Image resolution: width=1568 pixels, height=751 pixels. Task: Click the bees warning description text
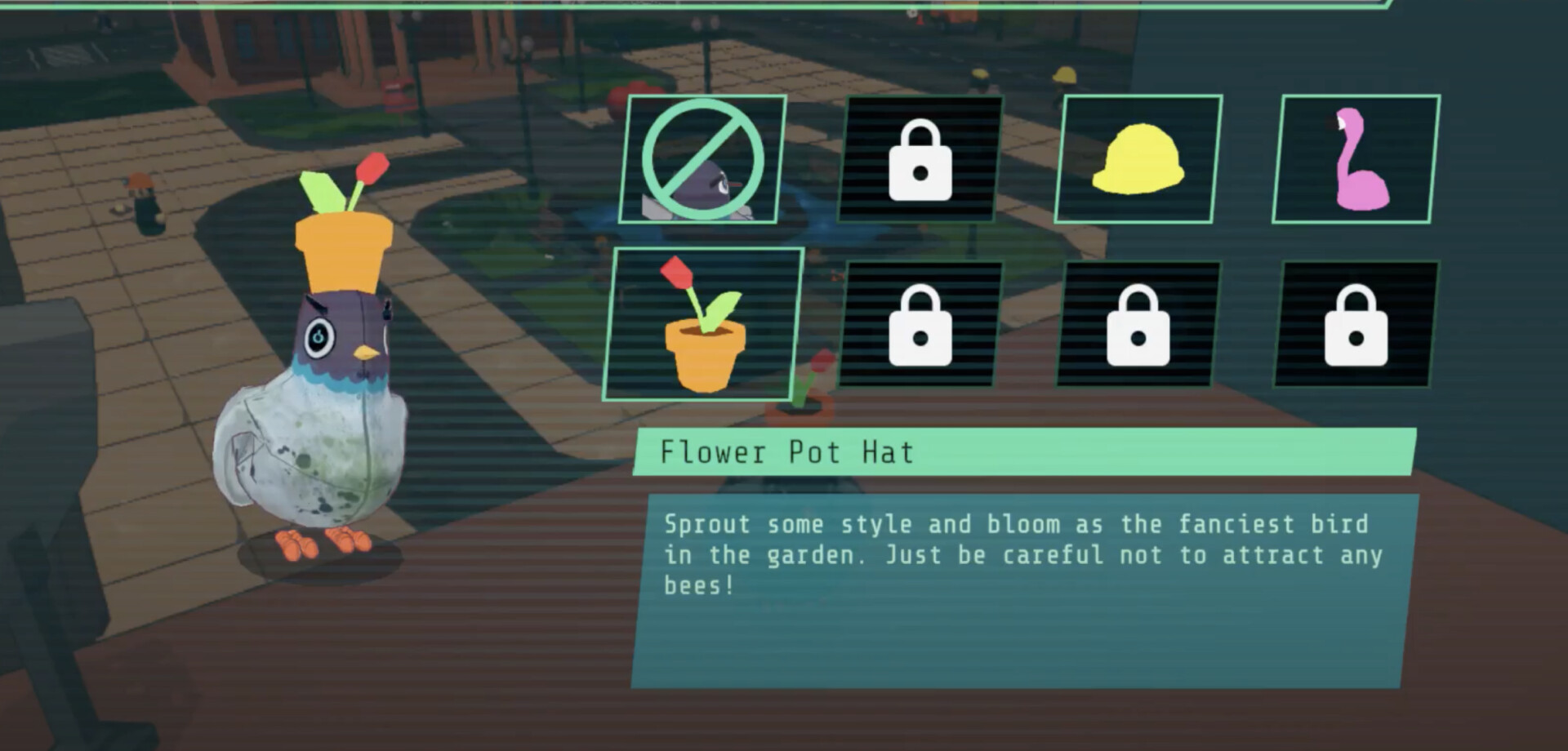tap(1021, 555)
